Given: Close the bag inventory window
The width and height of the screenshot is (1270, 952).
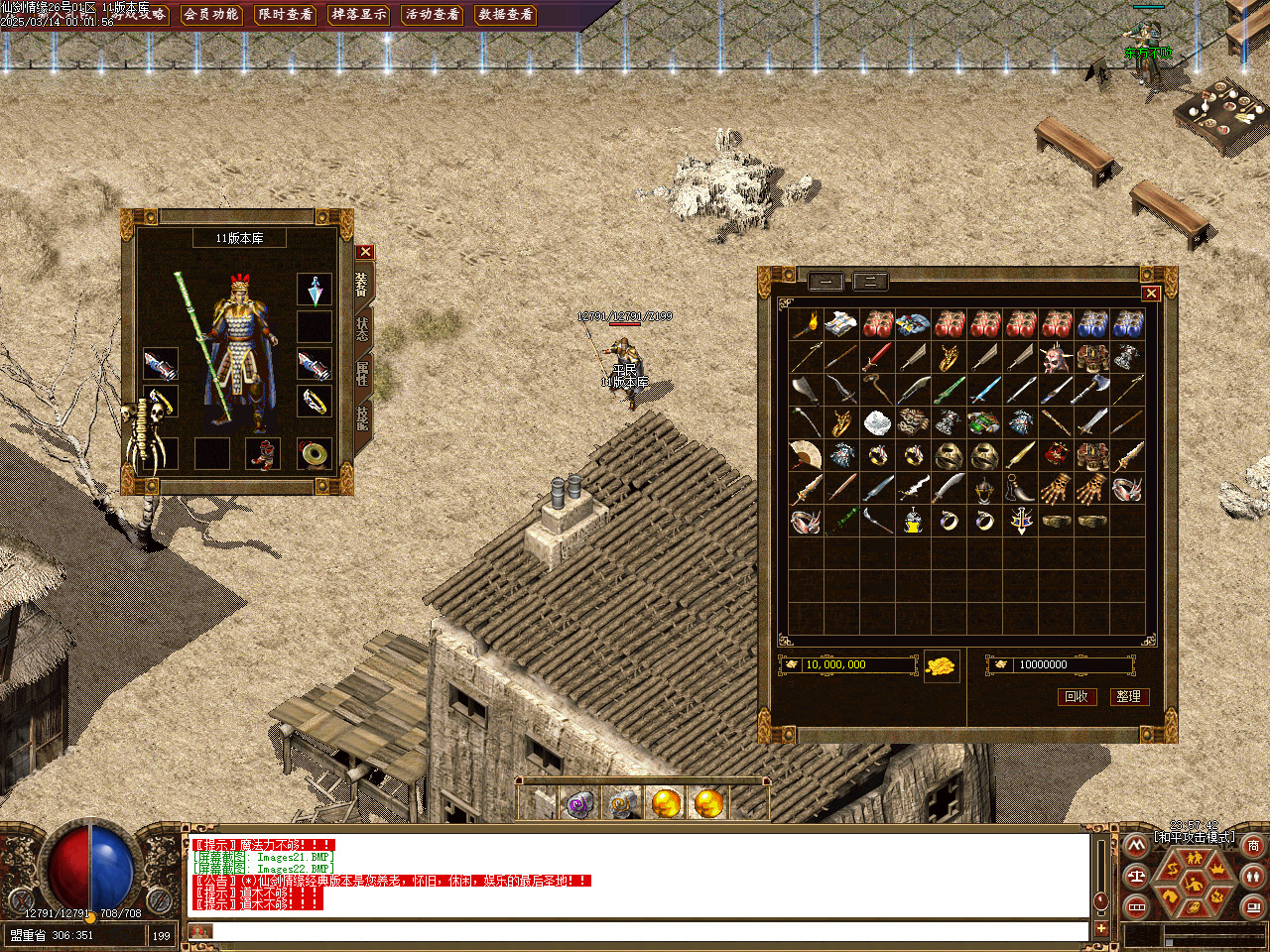Looking at the screenshot, I should [1150, 293].
